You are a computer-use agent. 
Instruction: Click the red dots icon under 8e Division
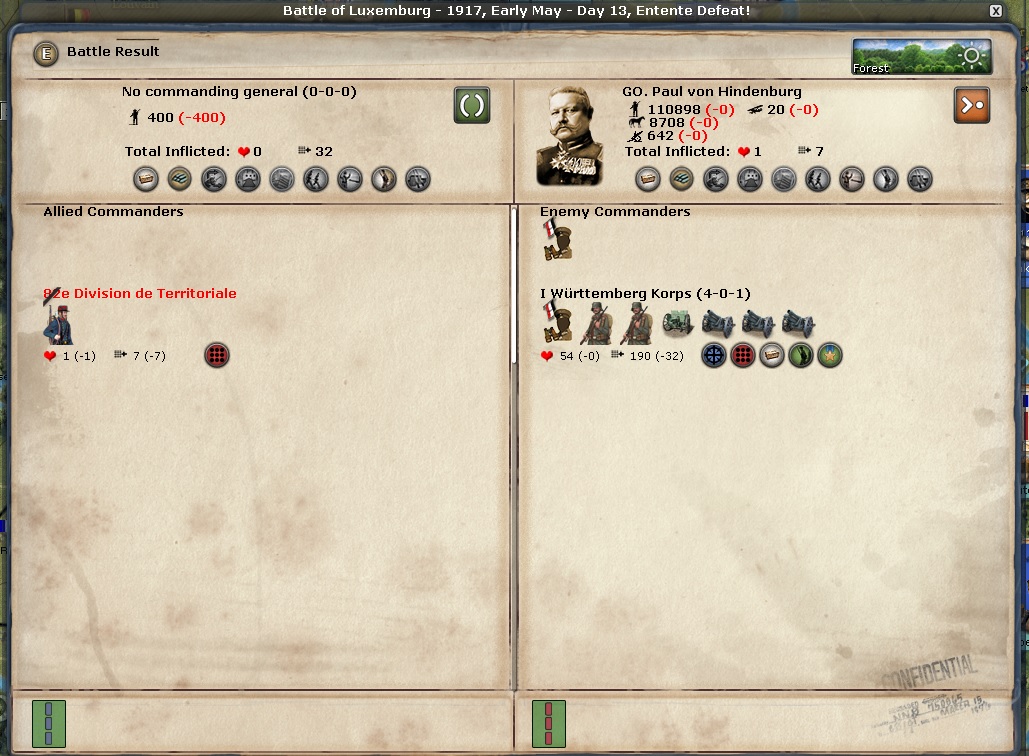tap(217, 355)
